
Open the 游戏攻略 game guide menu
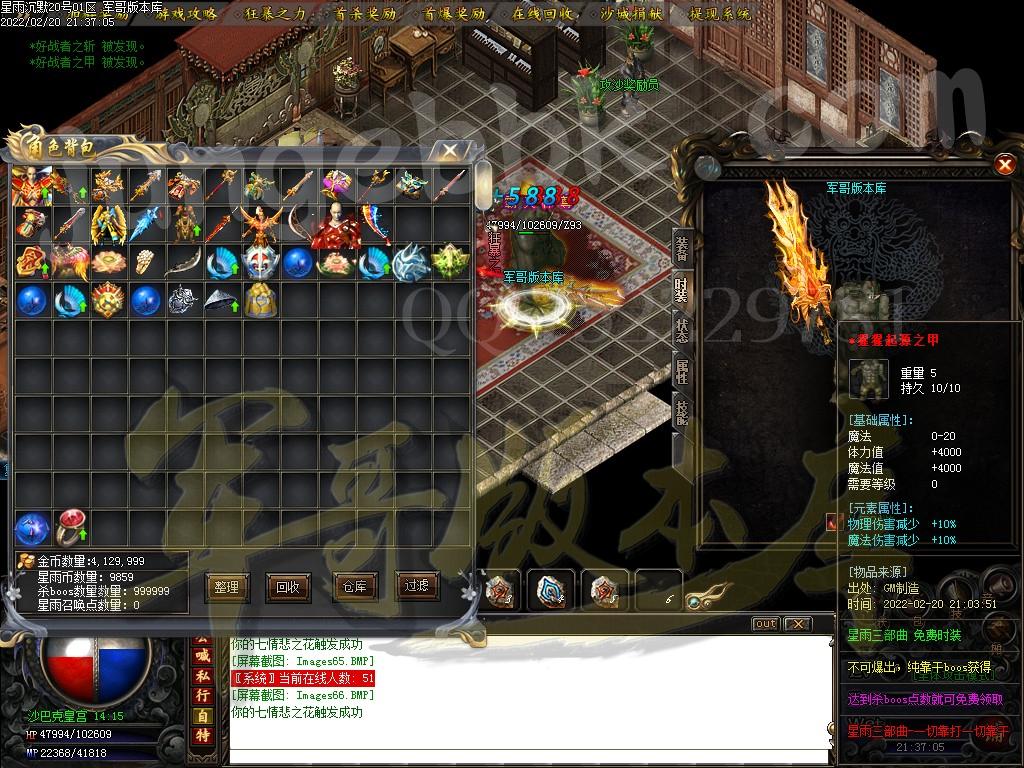click(186, 13)
